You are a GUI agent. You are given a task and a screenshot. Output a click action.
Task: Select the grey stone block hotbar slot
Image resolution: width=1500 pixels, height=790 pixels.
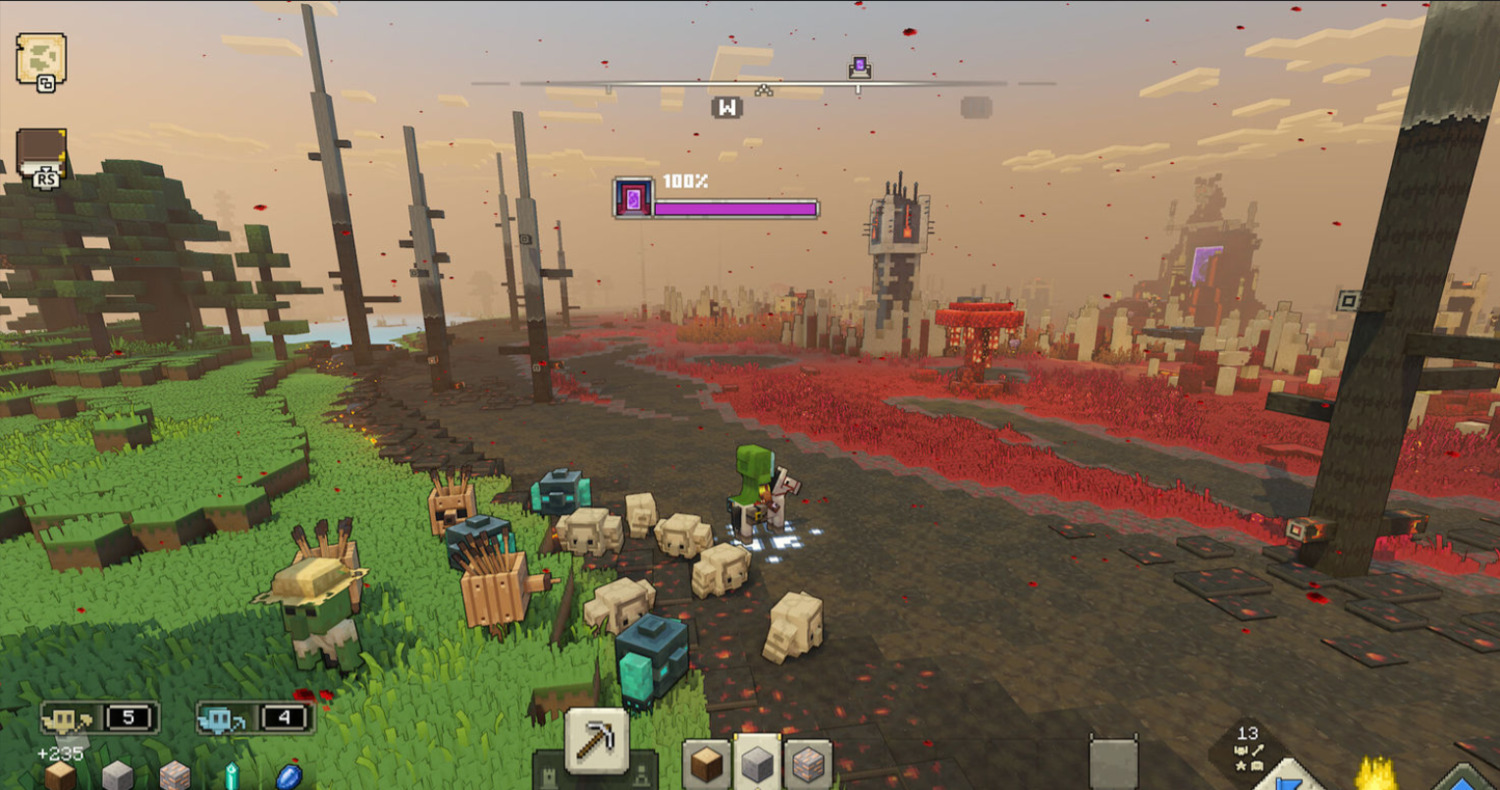pos(757,765)
